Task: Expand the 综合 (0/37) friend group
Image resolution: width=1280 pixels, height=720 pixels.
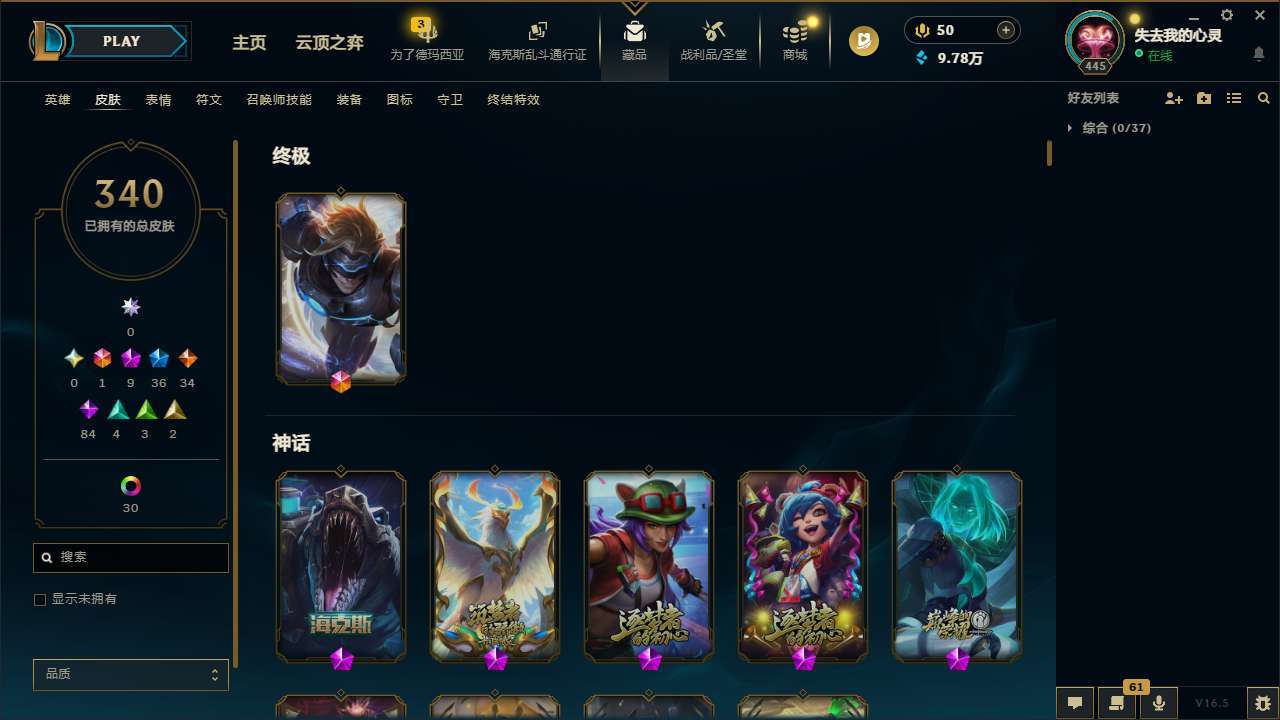Action: coord(1110,128)
